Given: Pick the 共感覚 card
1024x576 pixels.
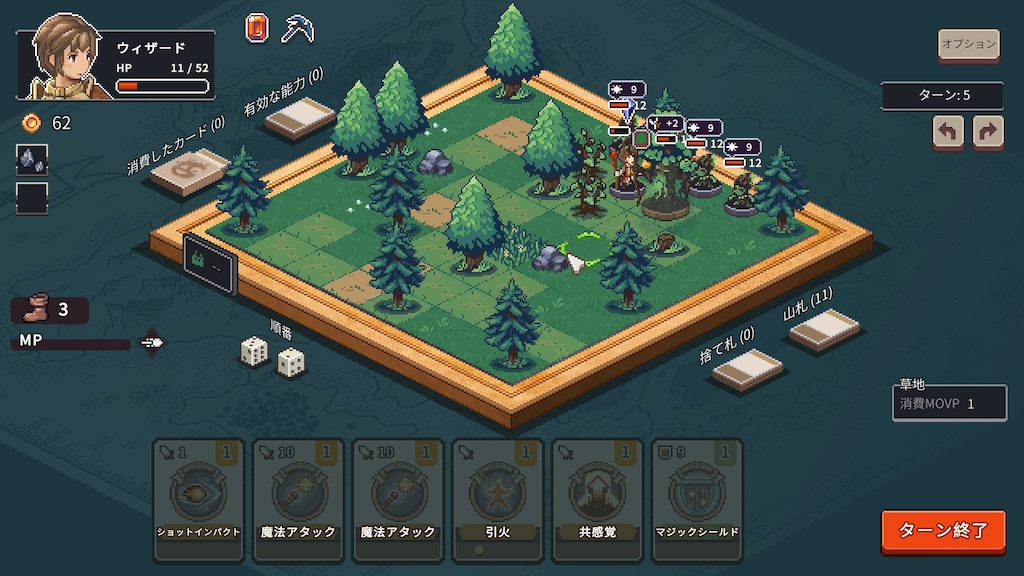Looking at the screenshot, I should click(598, 497).
